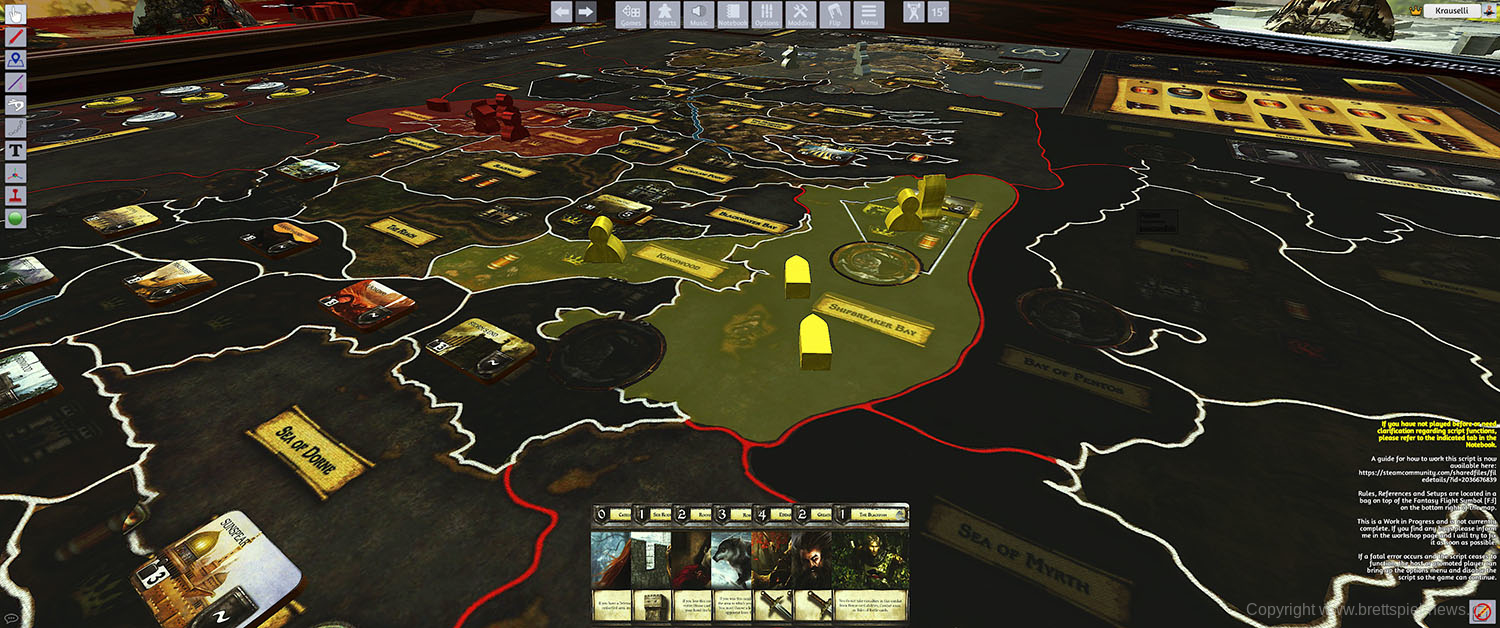1500x628 pixels.
Task: Open the Modding tools
Action: click(800, 14)
